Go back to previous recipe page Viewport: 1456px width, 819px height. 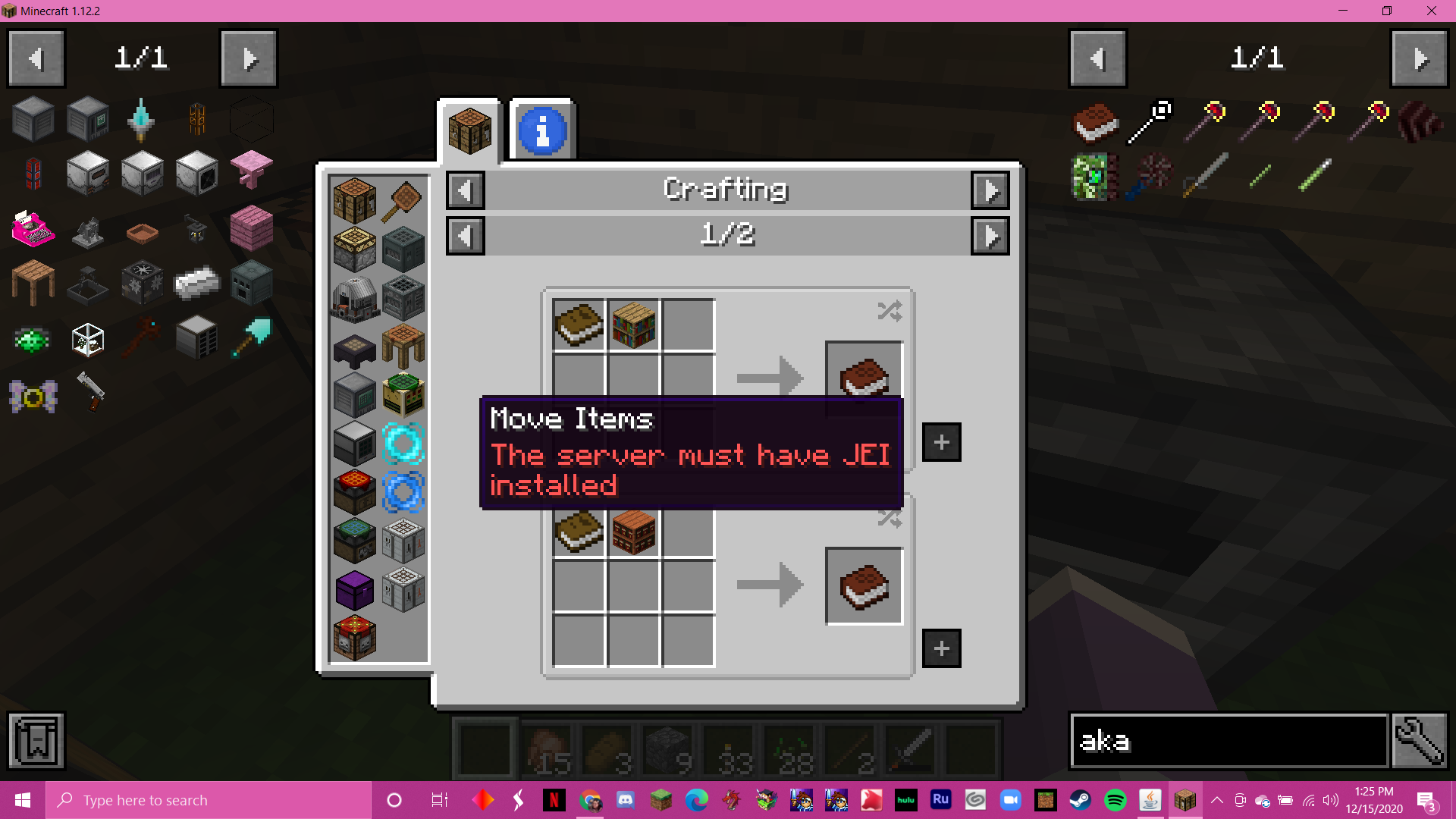coord(465,236)
